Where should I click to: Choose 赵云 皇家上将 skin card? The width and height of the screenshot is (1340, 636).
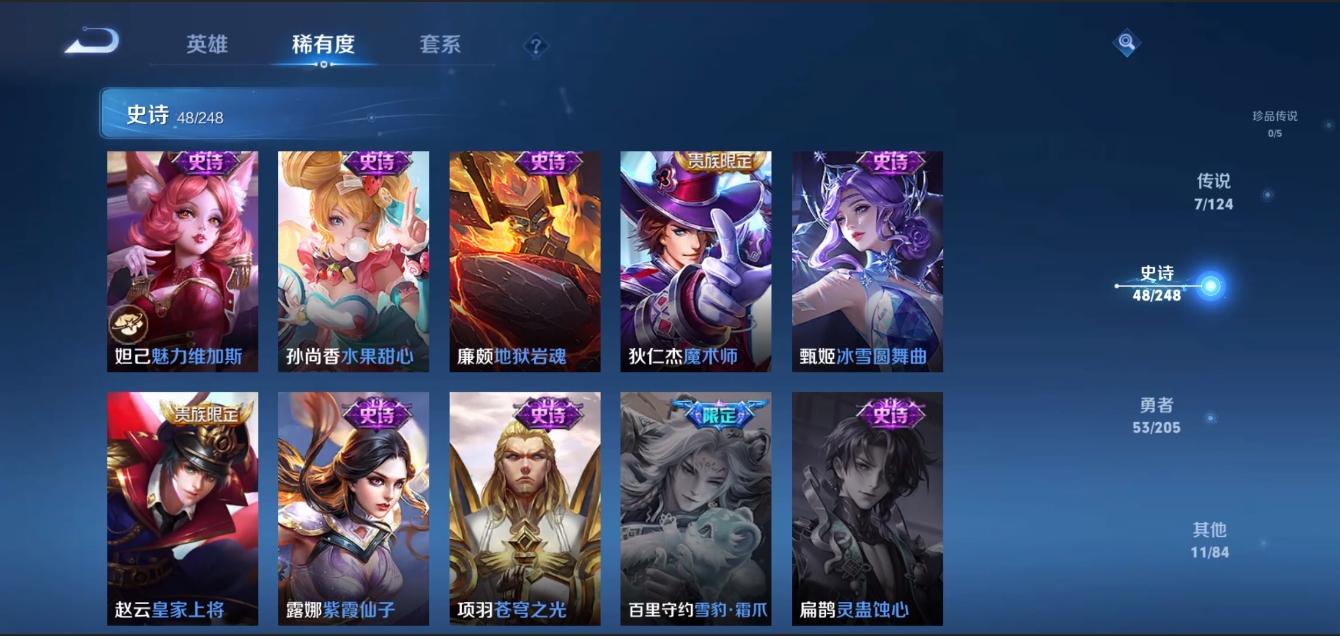[x=182, y=509]
